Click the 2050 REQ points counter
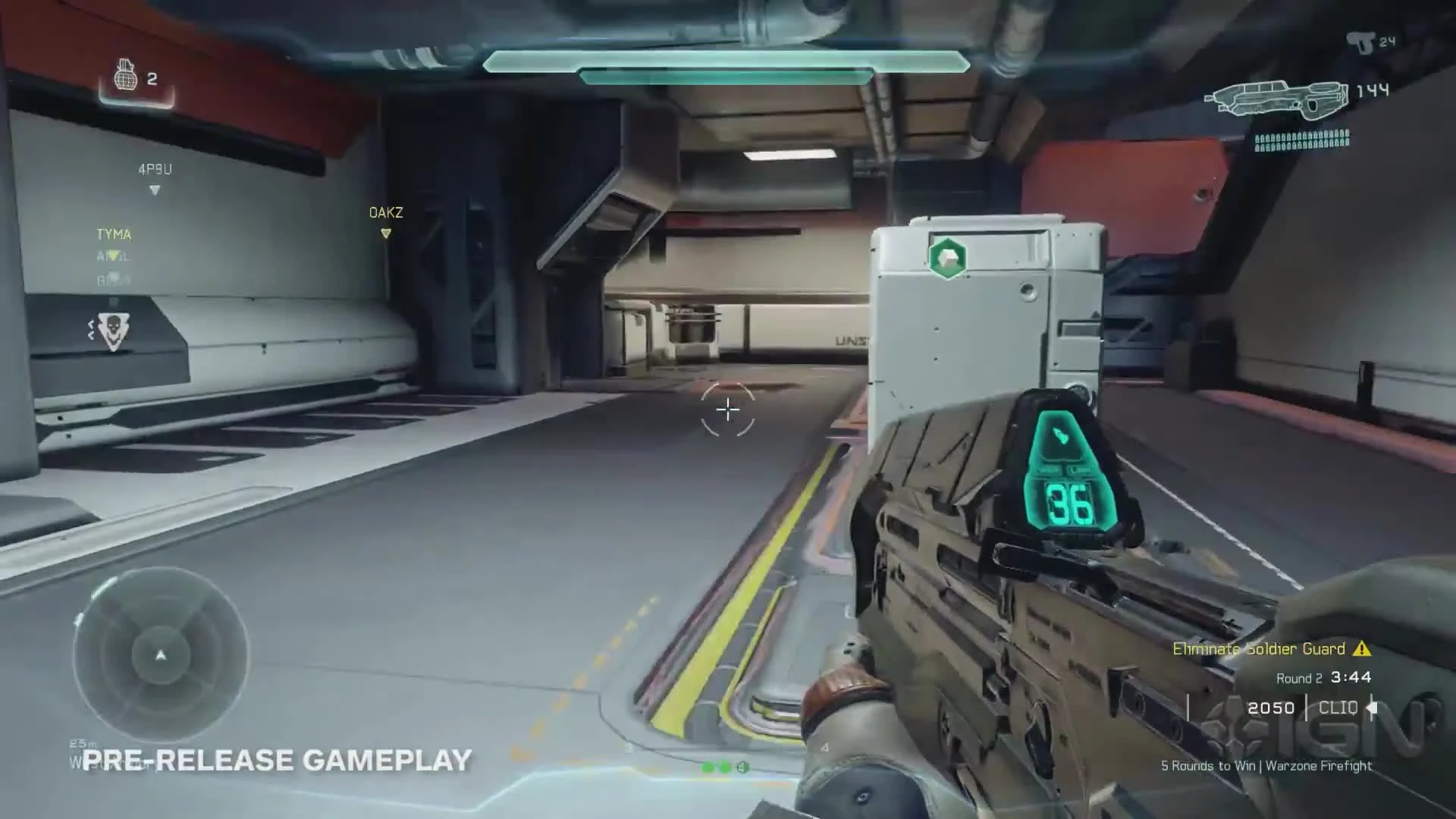Screen dimensions: 1456x819 click(1272, 708)
